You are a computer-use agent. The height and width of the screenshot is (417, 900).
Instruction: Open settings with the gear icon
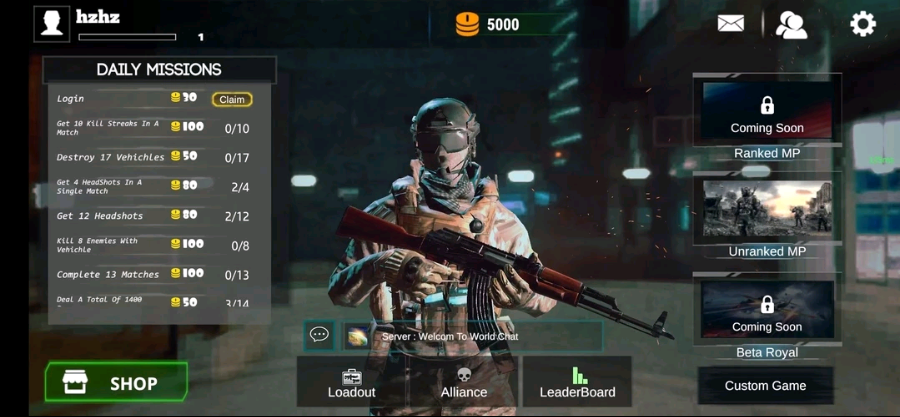(862, 24)
